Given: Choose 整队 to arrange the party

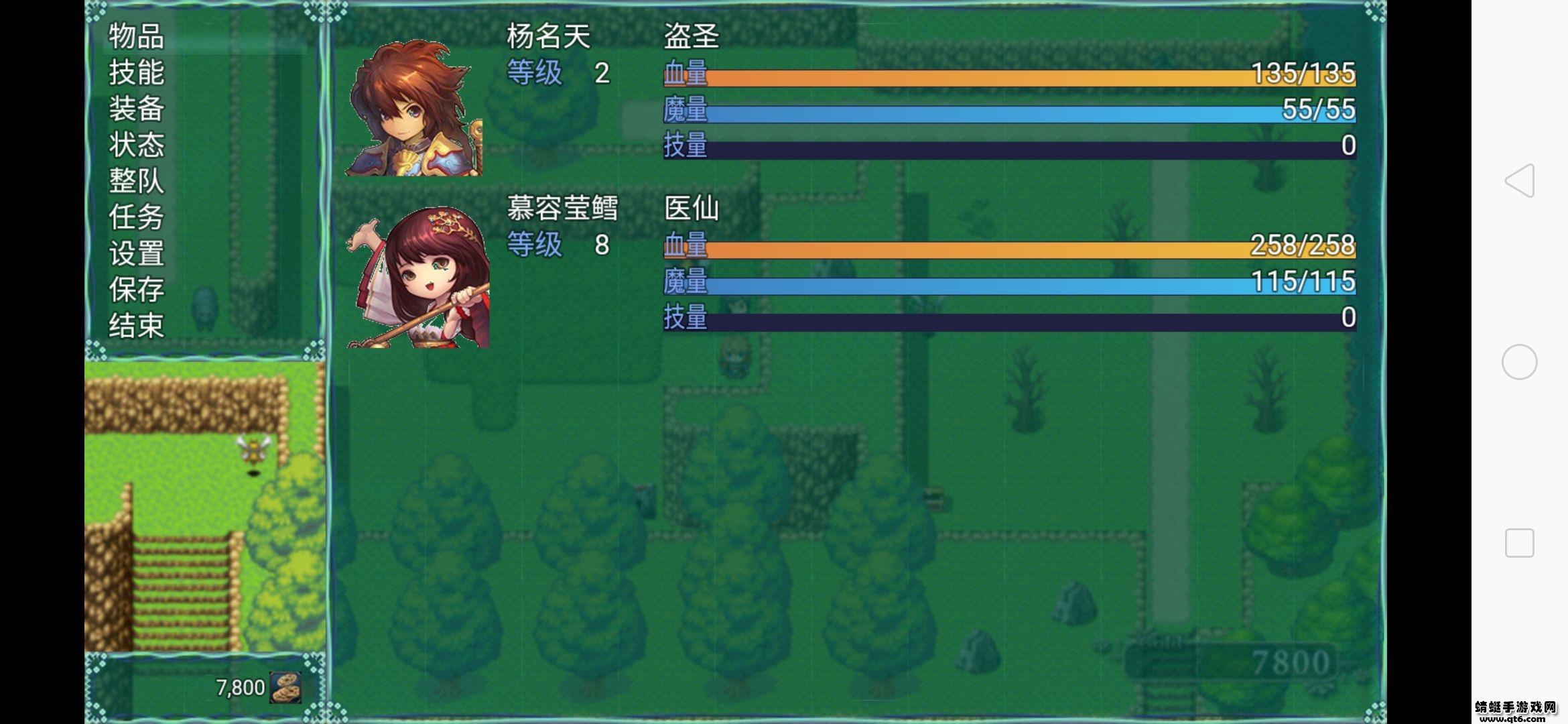Looking at the screenshot, I should point(135,183).
